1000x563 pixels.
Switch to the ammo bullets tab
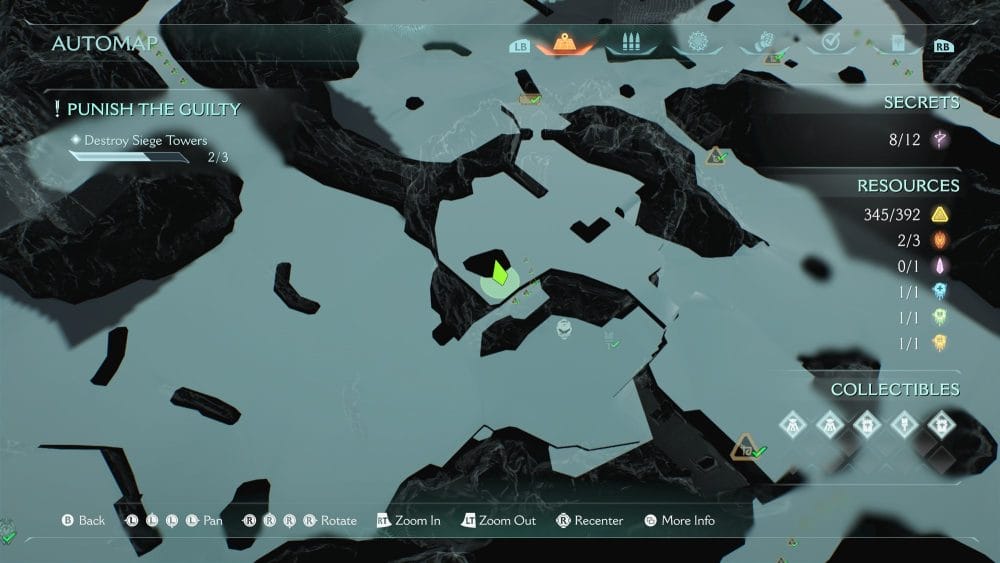[629, 44]
